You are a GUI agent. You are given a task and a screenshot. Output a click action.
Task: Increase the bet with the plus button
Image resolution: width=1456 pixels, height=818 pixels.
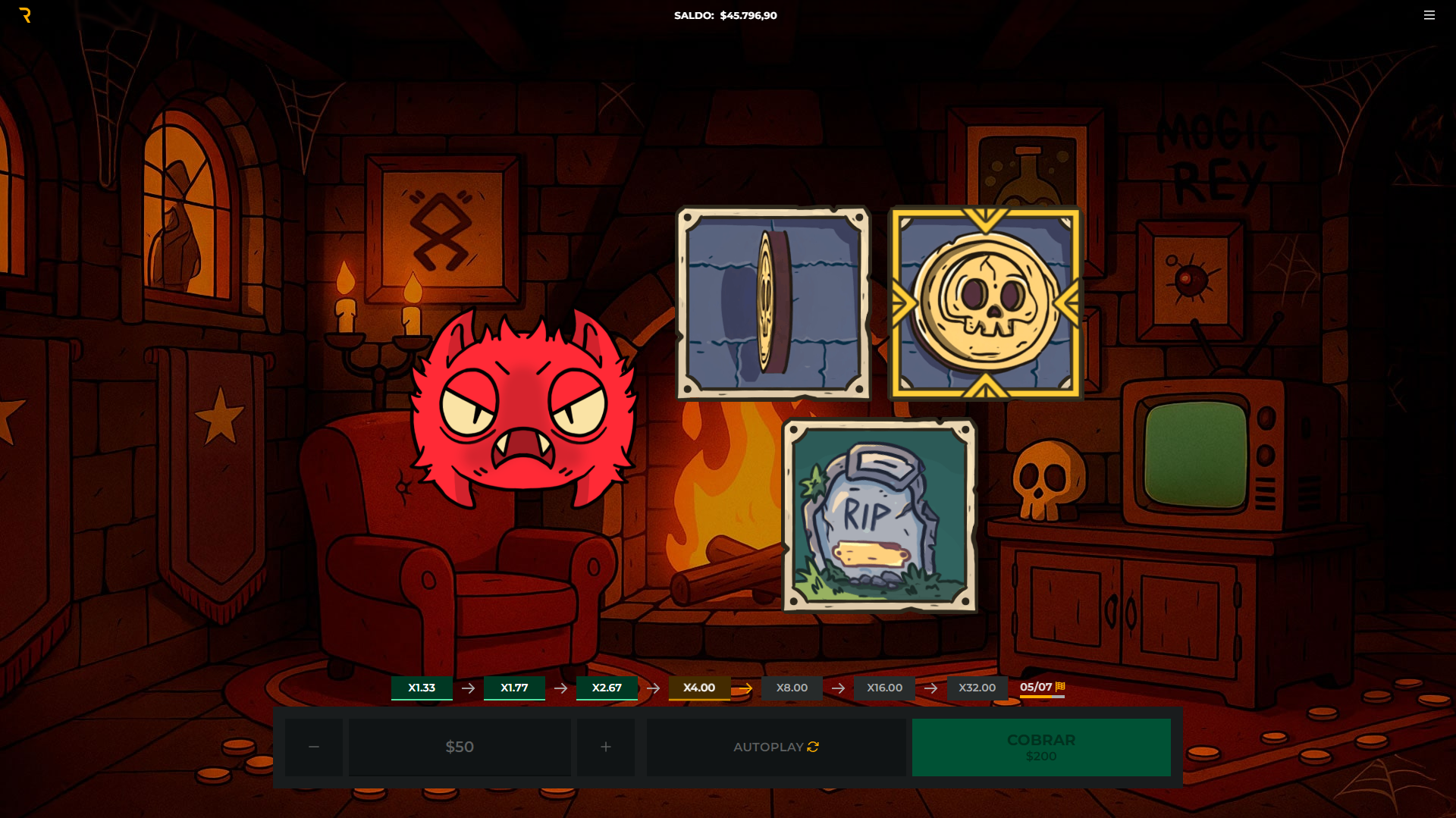(605, 747)
